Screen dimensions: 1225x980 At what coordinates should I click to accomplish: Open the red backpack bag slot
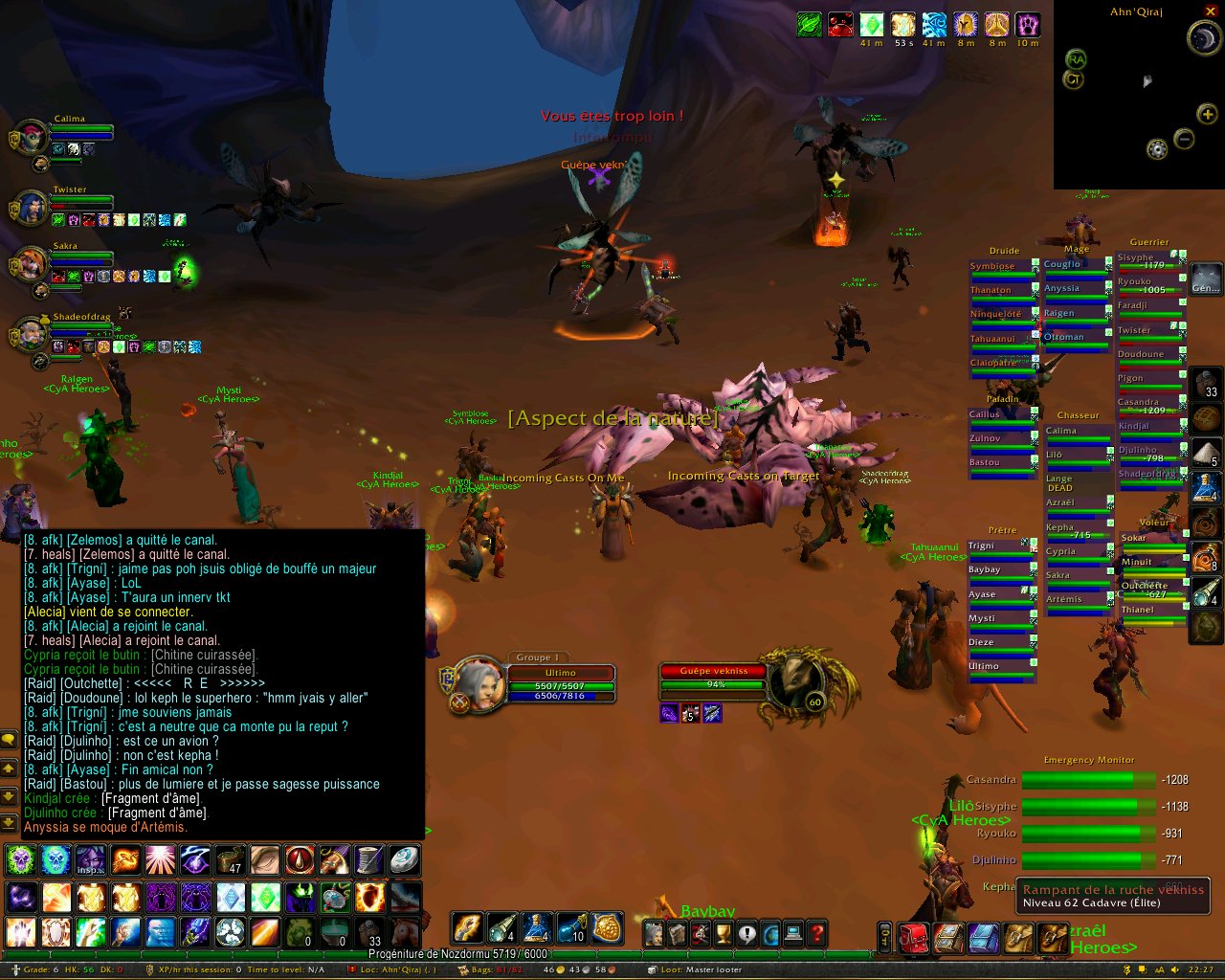pos(914,939)
